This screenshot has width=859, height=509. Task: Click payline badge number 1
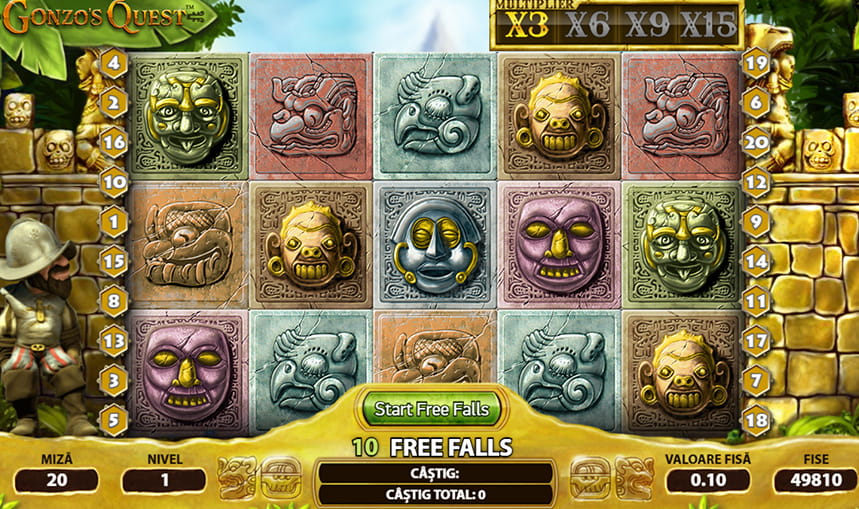coord(114,221)
